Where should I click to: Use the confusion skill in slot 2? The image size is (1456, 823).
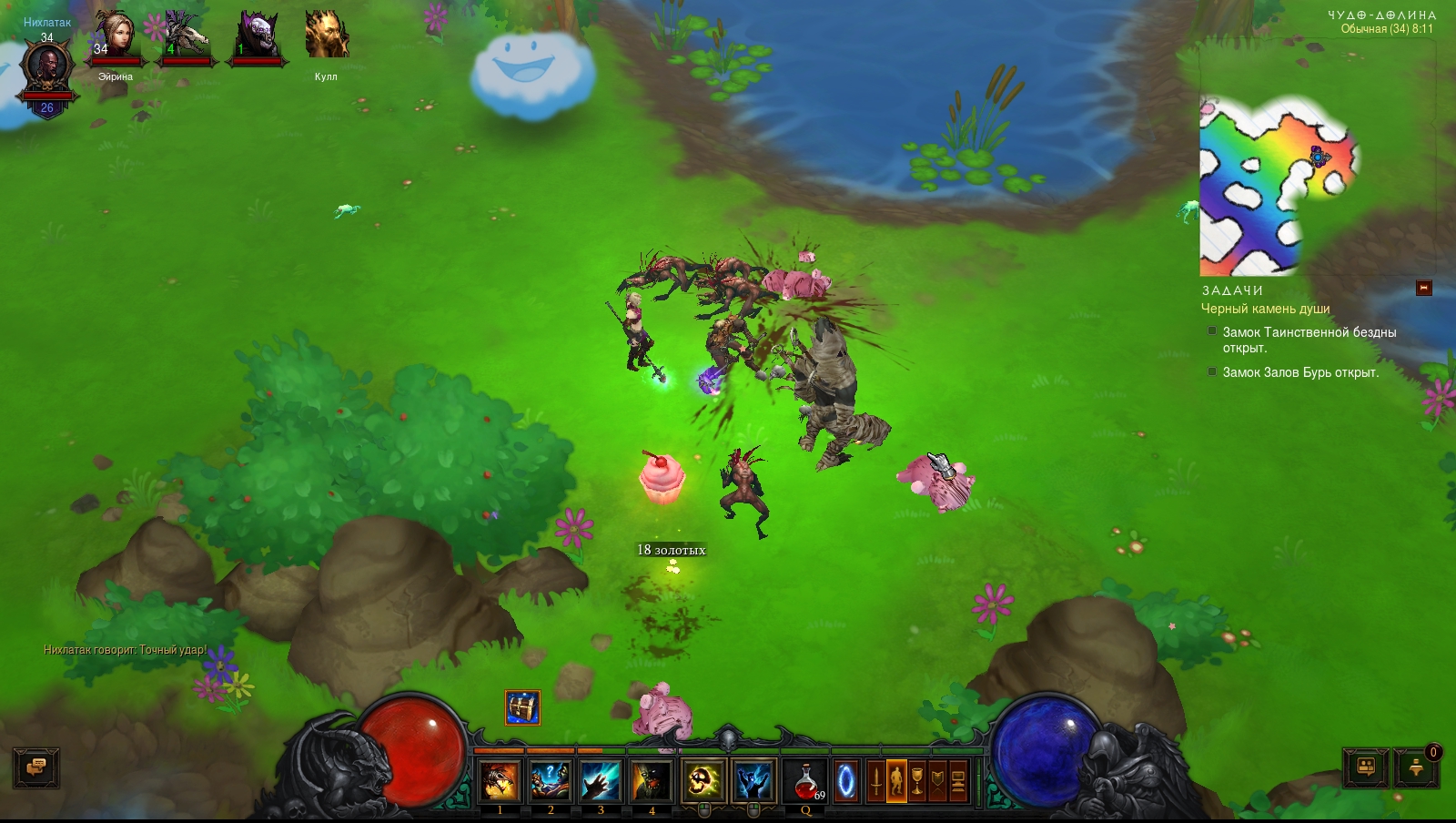pos(551,781)
